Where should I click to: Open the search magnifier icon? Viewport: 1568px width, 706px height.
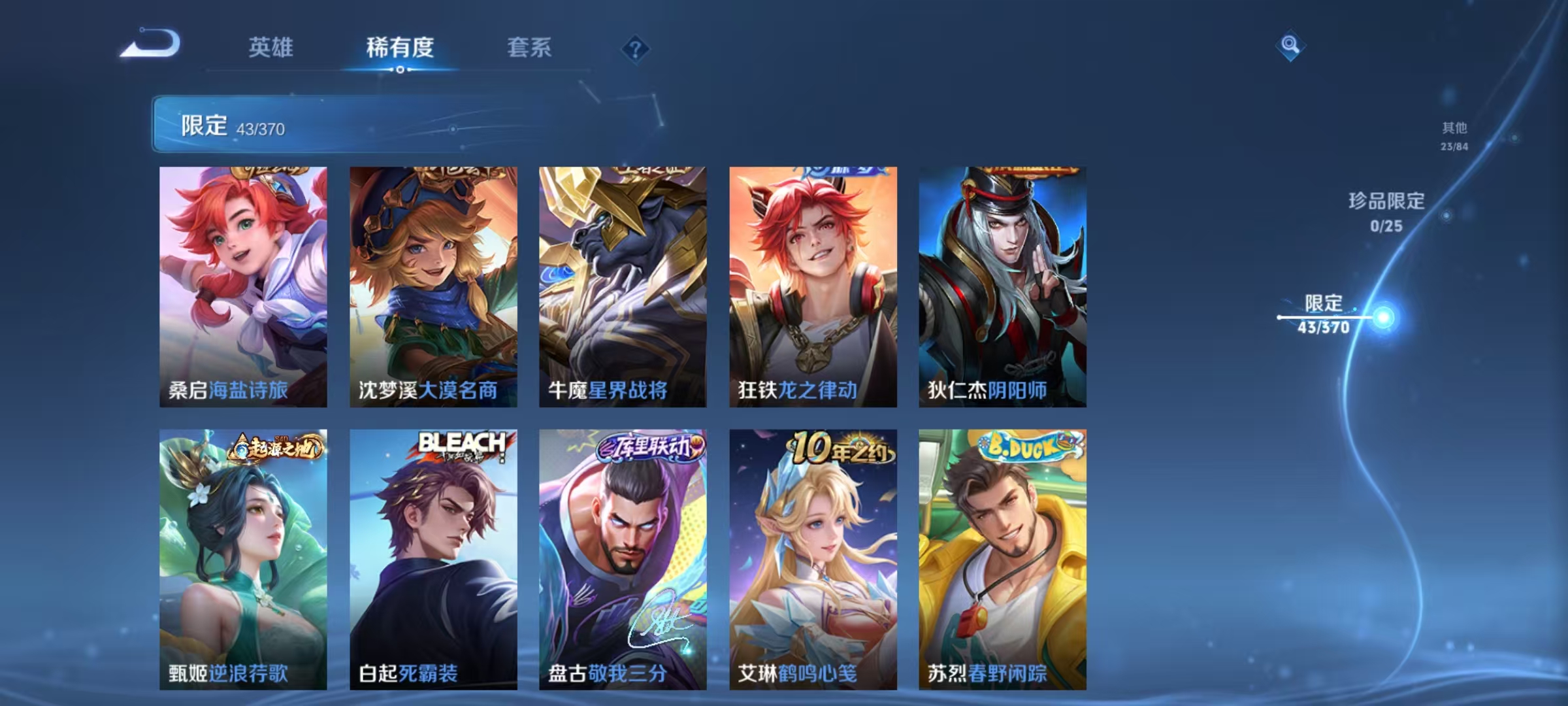tap(1289, 46)
